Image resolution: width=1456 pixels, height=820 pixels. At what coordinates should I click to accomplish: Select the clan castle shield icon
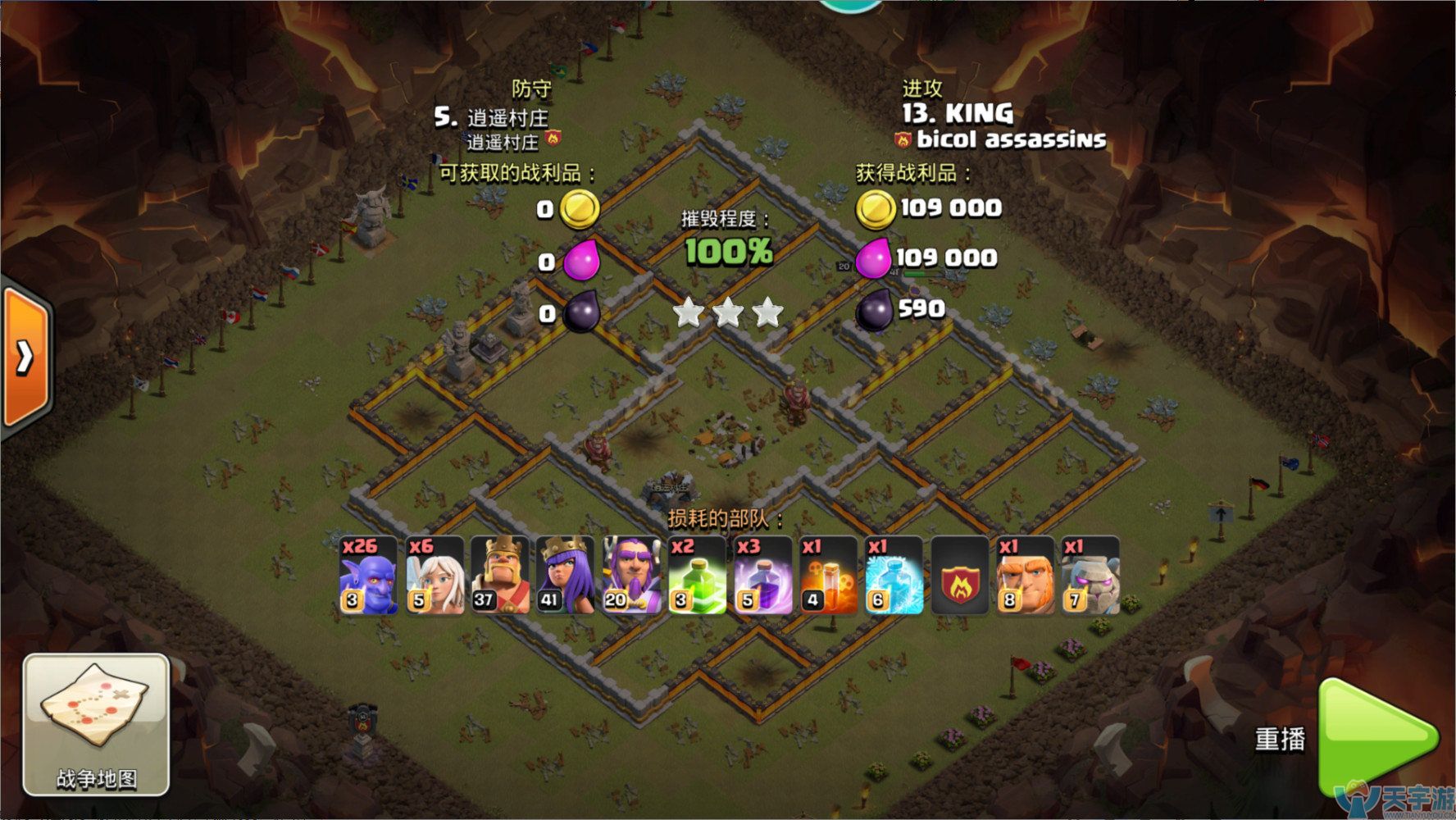tap(959, 576)
